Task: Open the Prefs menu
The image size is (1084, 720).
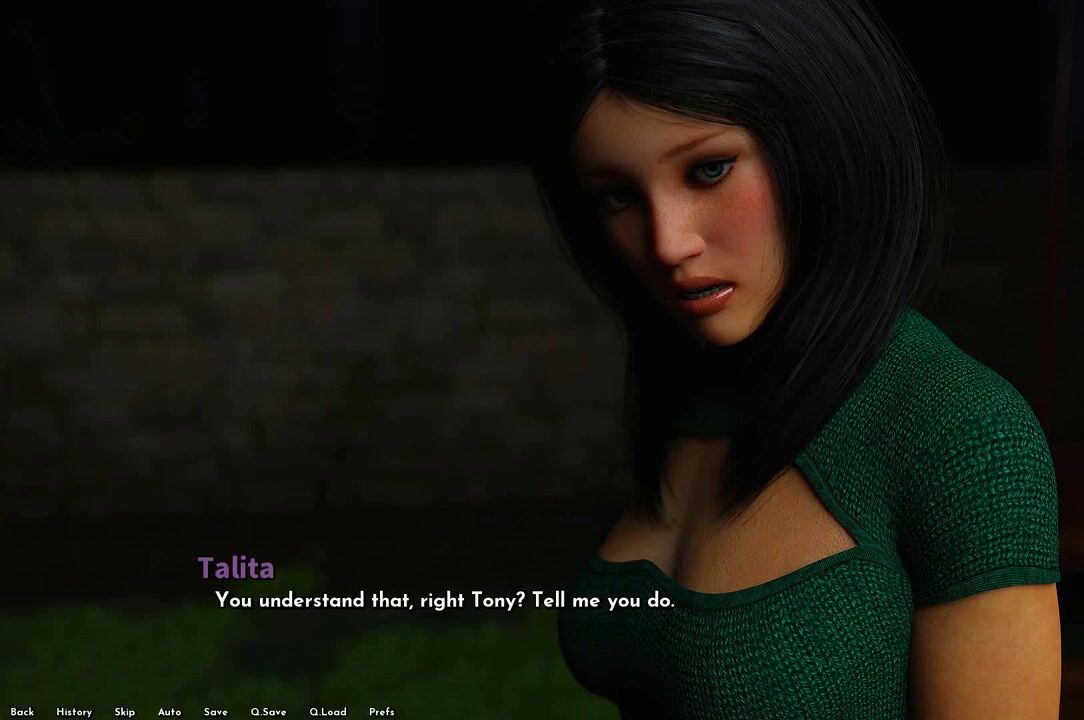Action: [x=382, y=712]
